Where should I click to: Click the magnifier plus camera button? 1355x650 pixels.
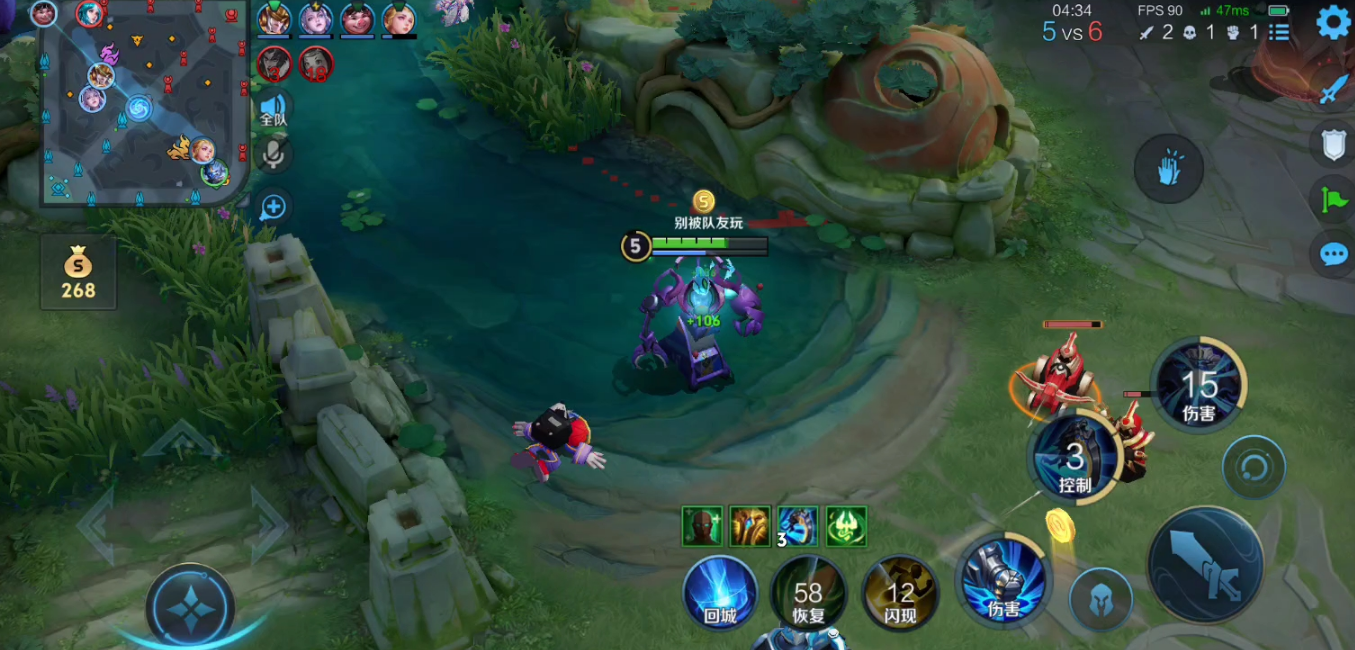pos(273,207)
